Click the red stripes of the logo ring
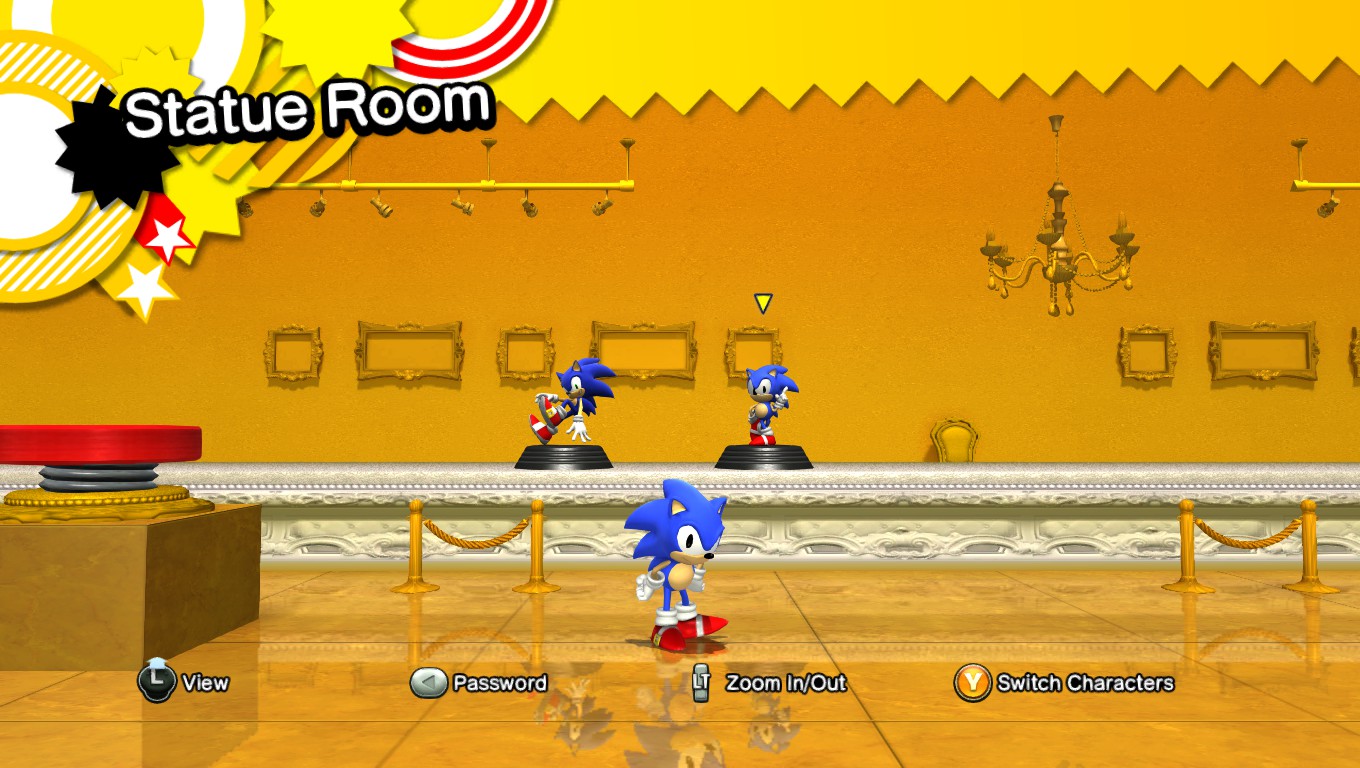The image size is (1360, 768). click(x=470, y=30)
